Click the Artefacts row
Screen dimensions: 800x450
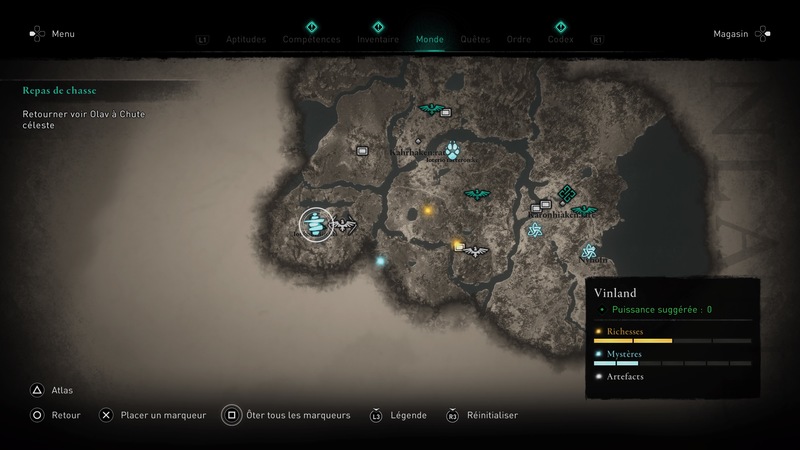click(x=672, y=376)
